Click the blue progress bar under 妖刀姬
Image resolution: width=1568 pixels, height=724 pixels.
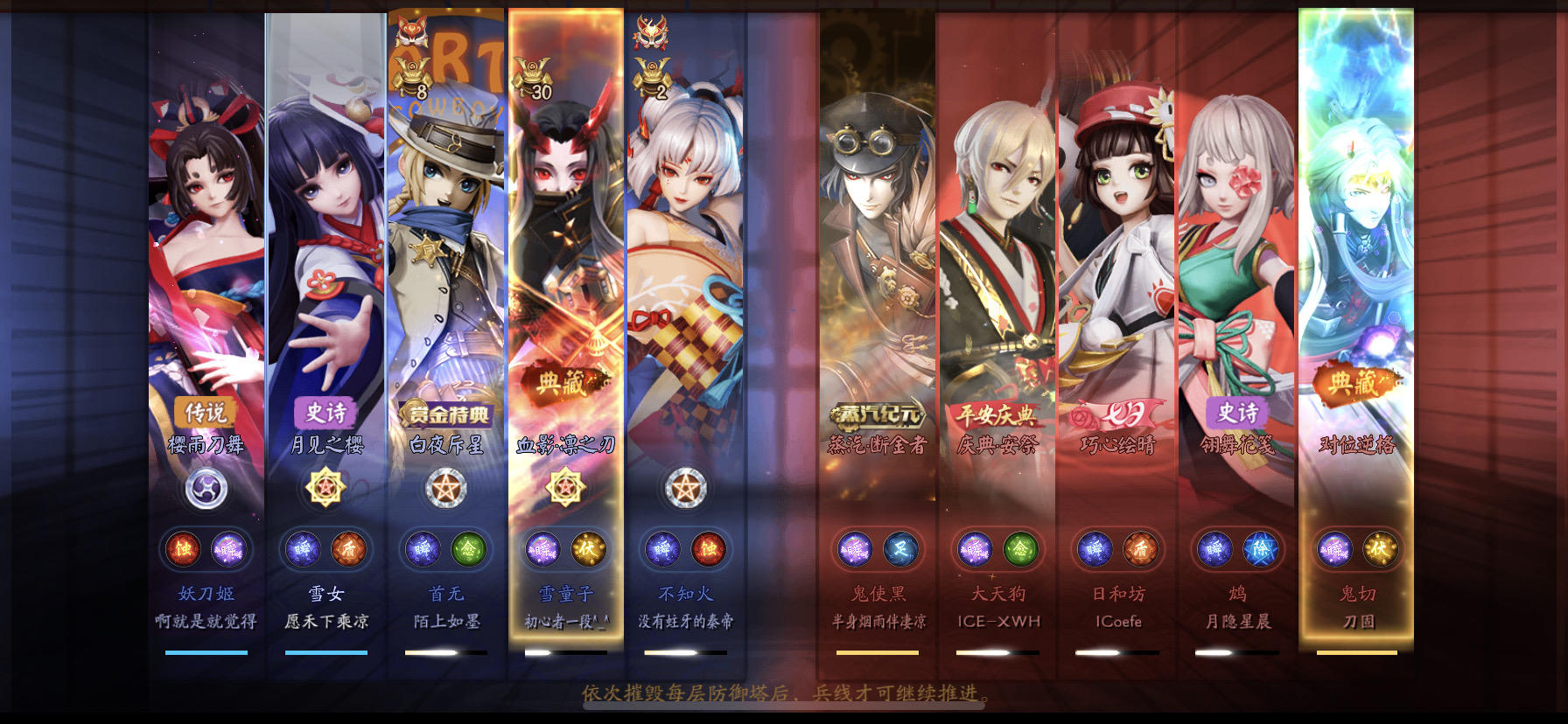click(x=206, y=651)
